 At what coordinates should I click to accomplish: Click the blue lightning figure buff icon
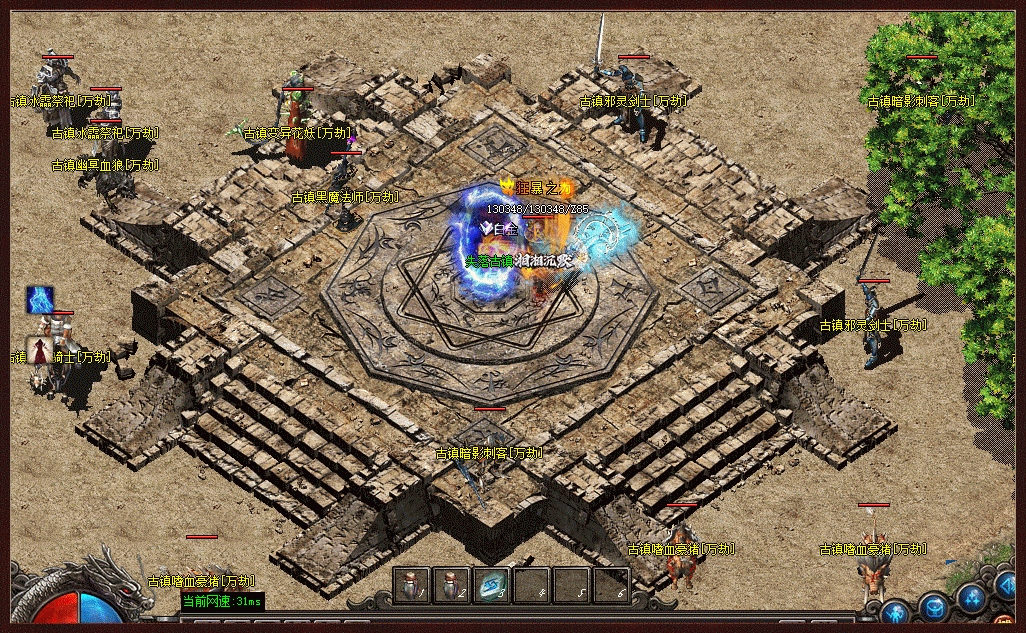40,299
